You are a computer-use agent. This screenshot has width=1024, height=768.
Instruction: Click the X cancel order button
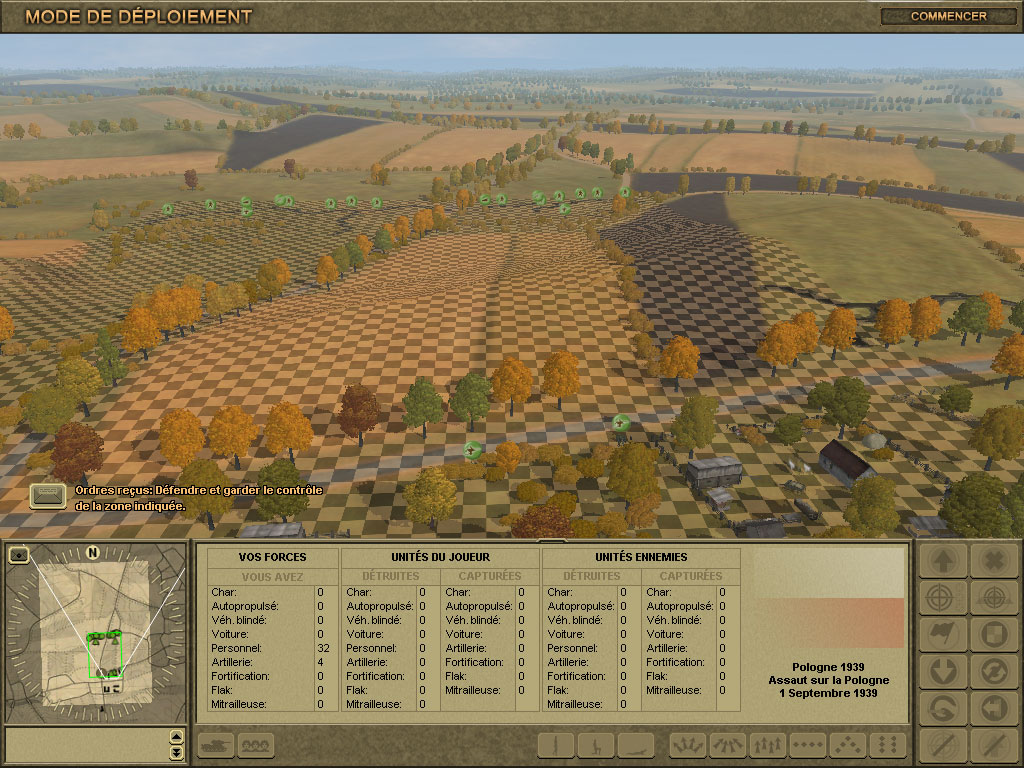993,561
